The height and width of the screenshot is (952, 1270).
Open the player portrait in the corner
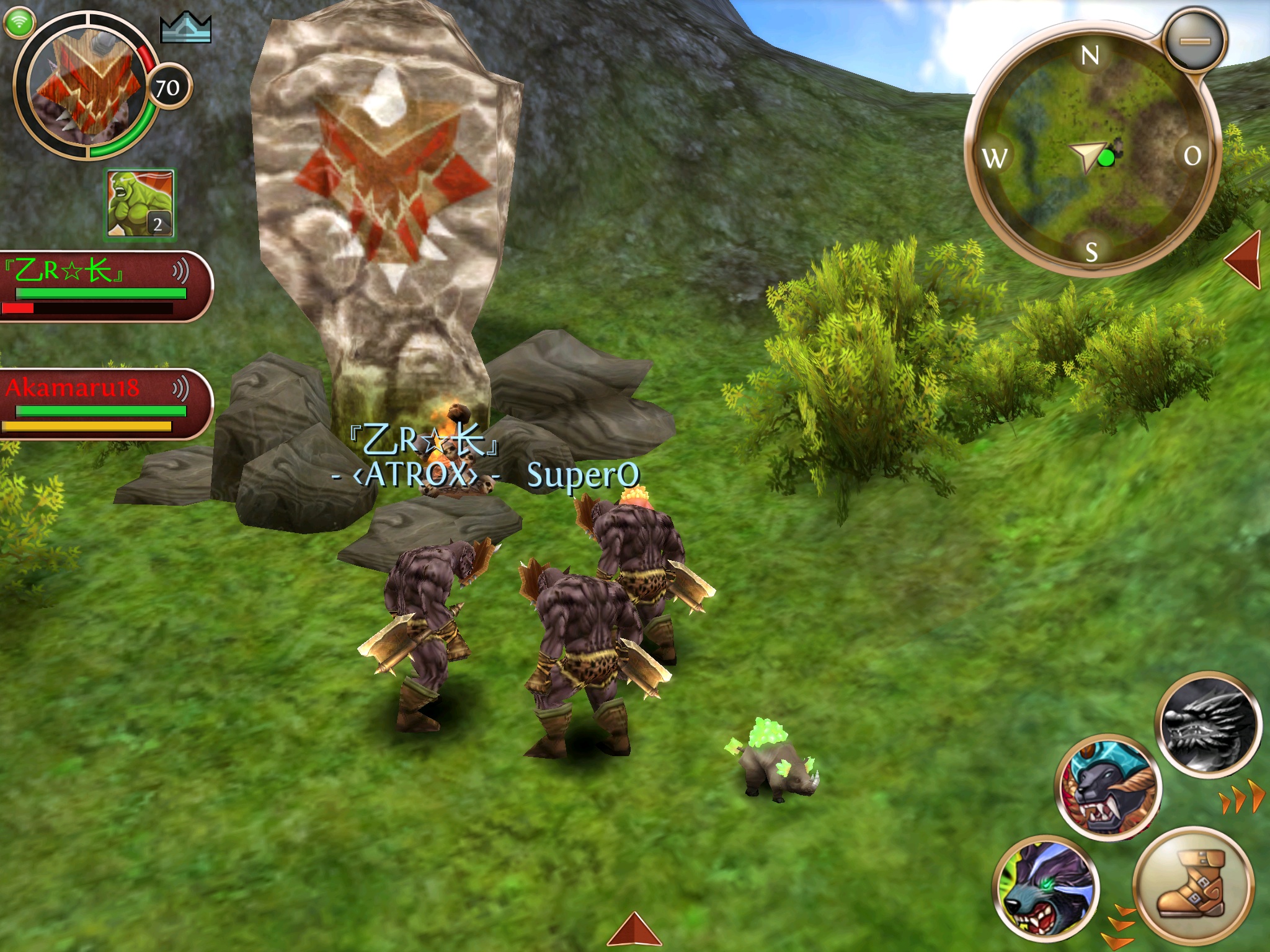(85, 88)
